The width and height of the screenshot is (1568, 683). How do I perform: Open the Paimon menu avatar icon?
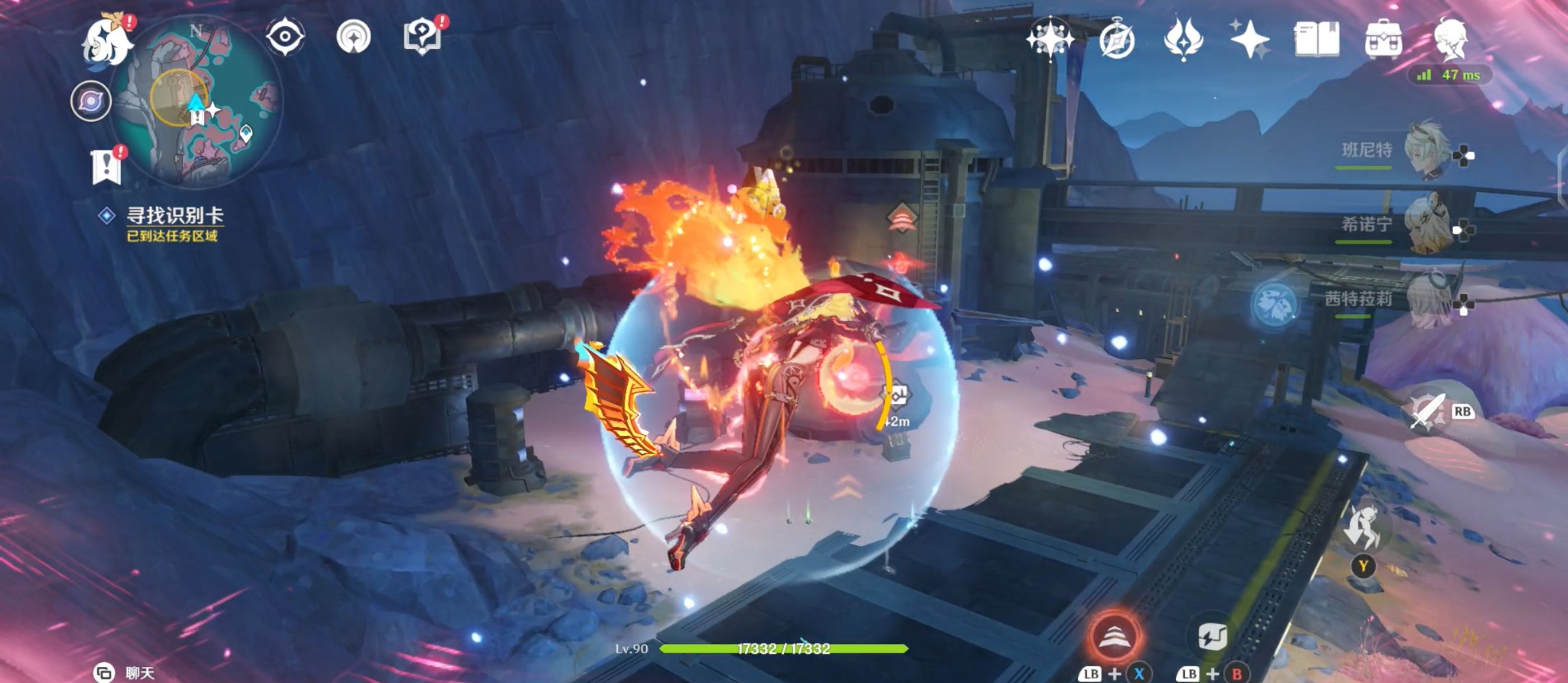pyautogui.click(x=107, y=41)
